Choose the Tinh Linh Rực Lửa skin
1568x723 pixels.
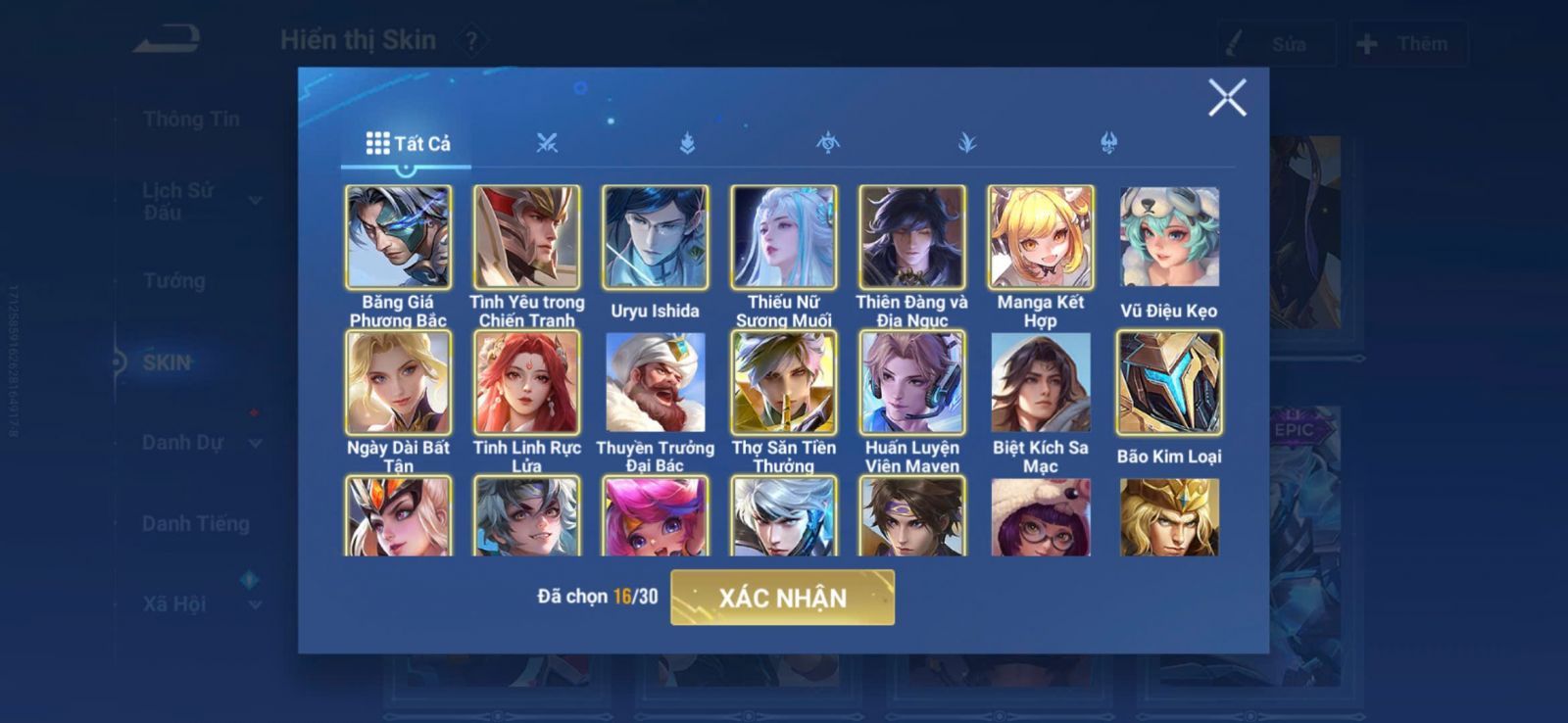(x=527, y=382)
